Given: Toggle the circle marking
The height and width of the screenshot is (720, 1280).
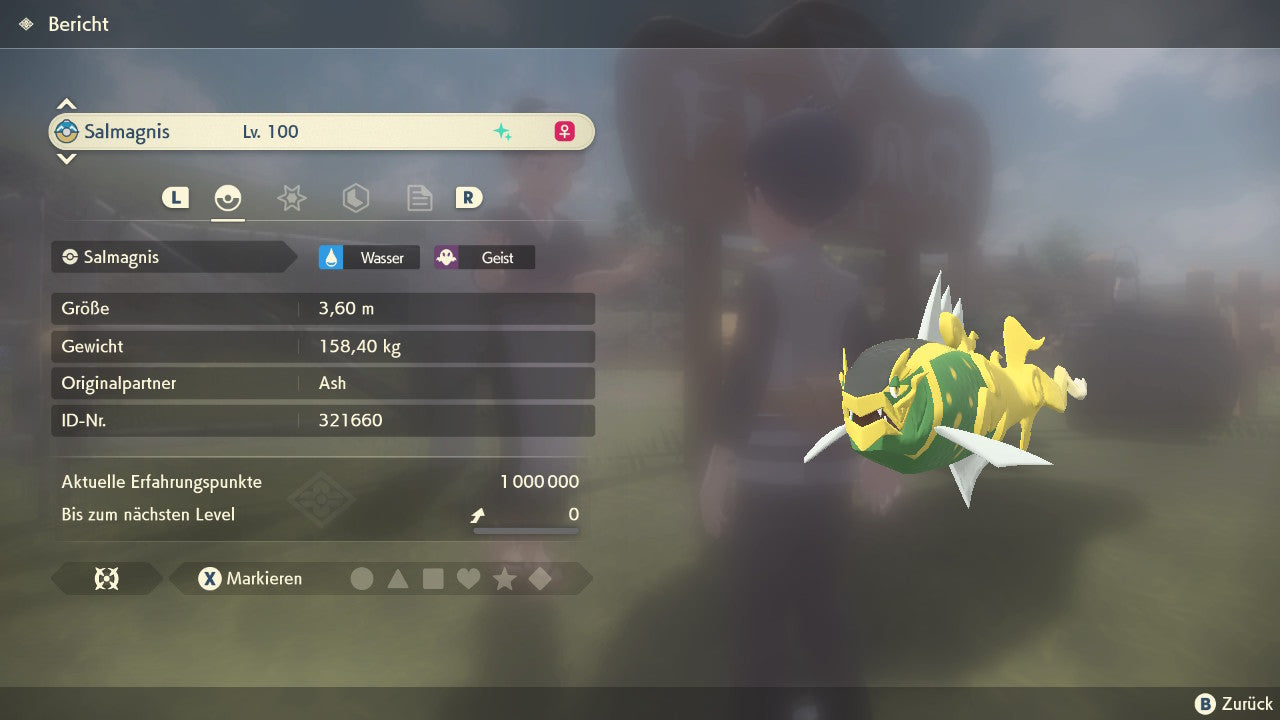Looking at the screenshot, I should point(362,578).
